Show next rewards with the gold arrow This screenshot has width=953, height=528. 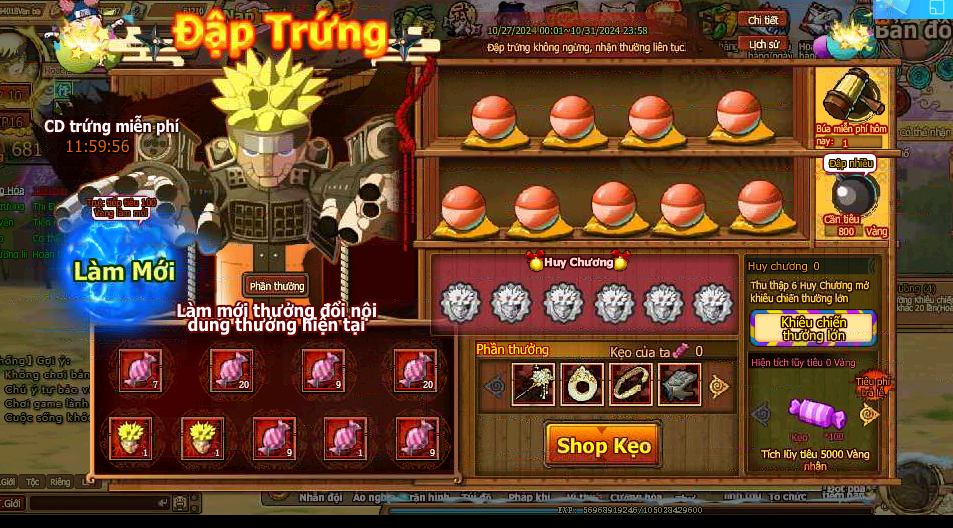tap(719, 385)
